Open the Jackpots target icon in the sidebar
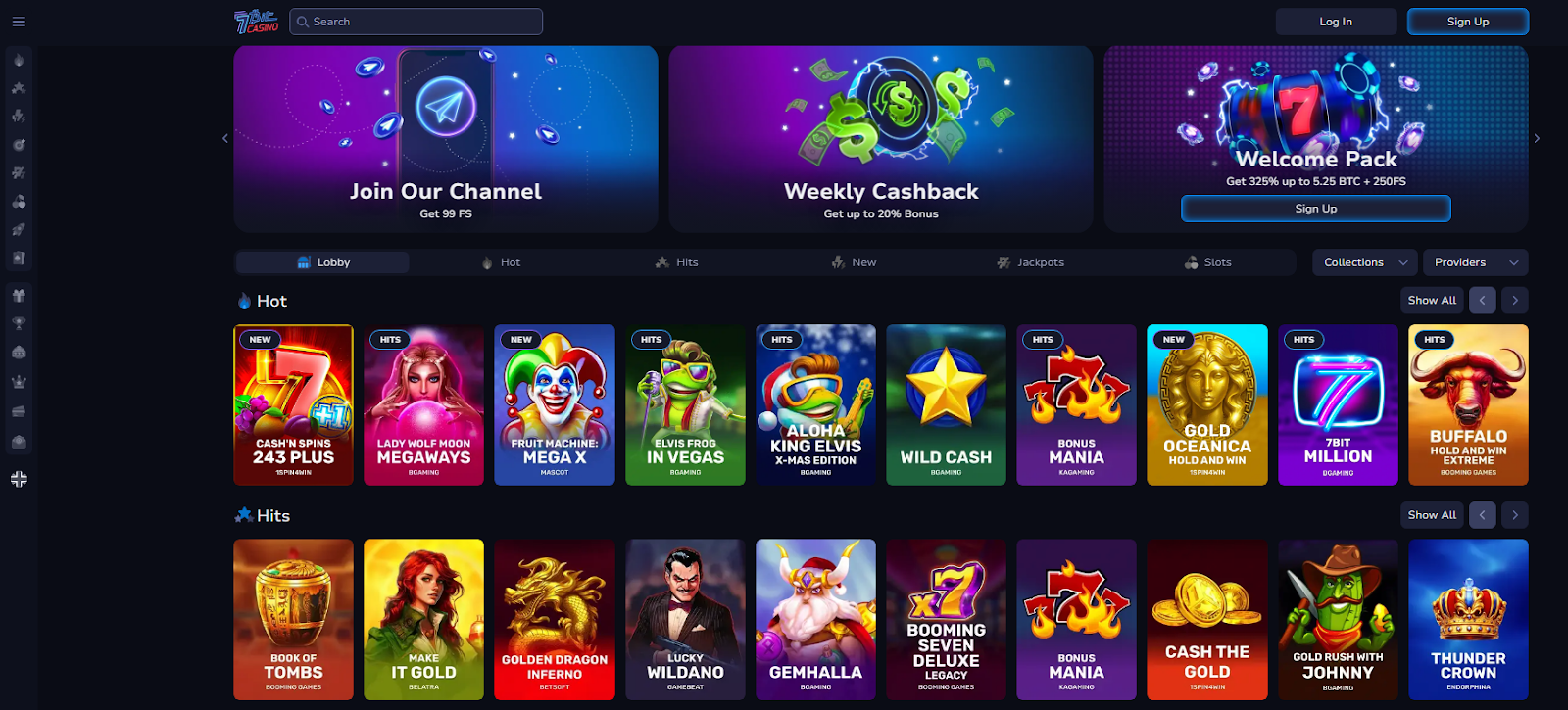The width and height of the screenshot is (1568, 710). click(x=19, y=143)
